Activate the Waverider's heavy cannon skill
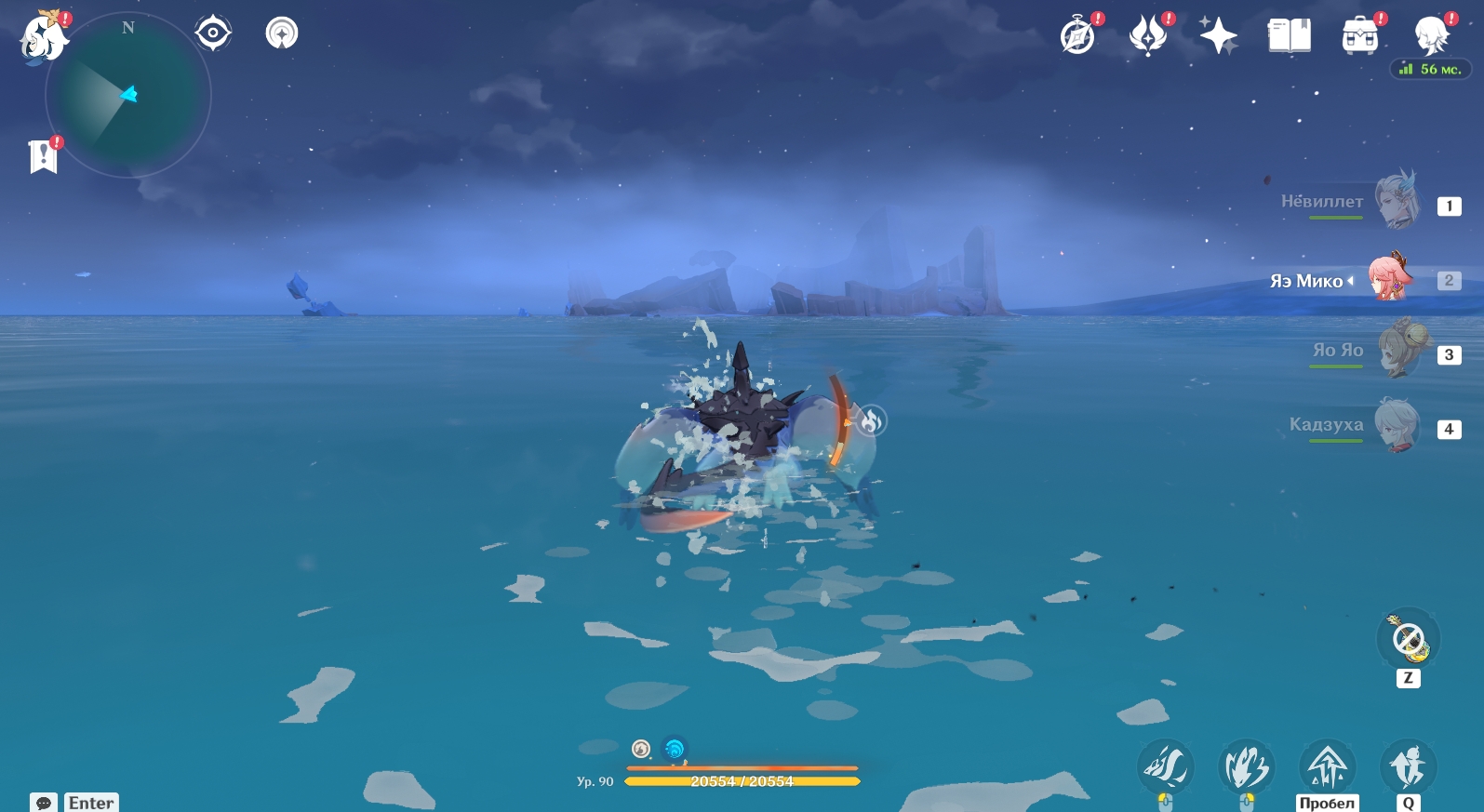The height and width of the screenshot is (812, 1484). (x=1247, y=768)
